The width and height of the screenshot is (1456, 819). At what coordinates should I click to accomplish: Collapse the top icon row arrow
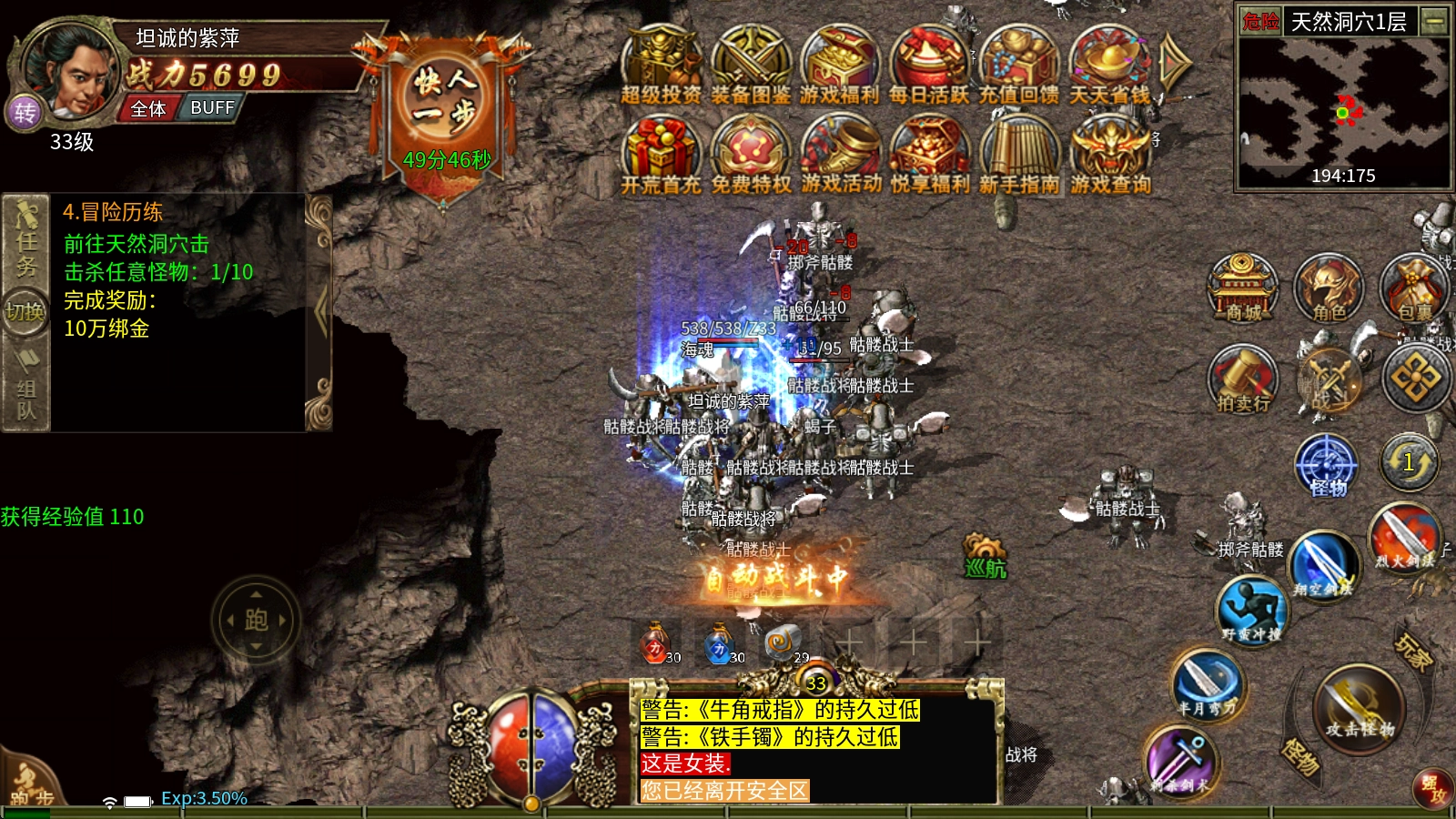click(1175, 62)
